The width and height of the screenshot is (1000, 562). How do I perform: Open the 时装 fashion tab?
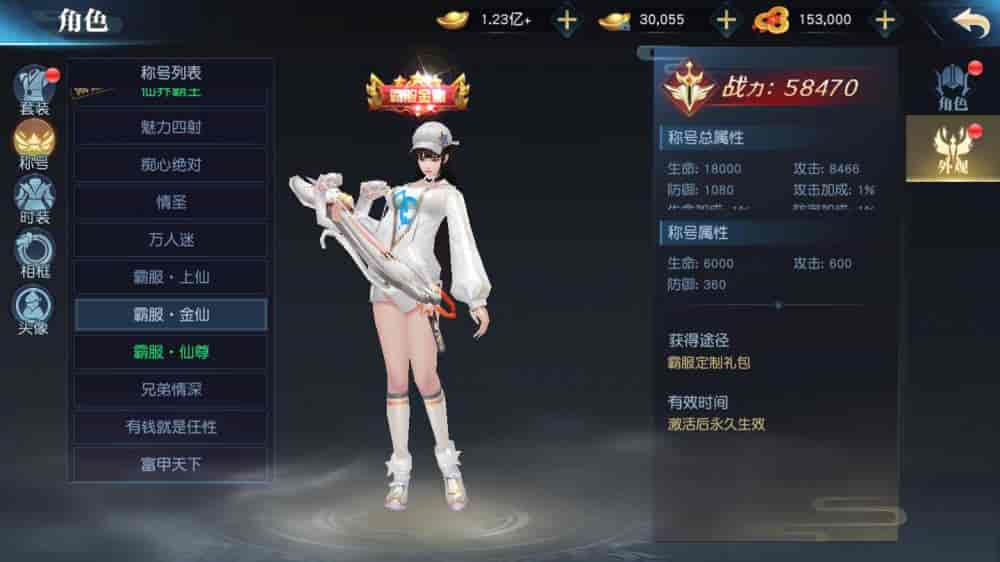point(35,198)
